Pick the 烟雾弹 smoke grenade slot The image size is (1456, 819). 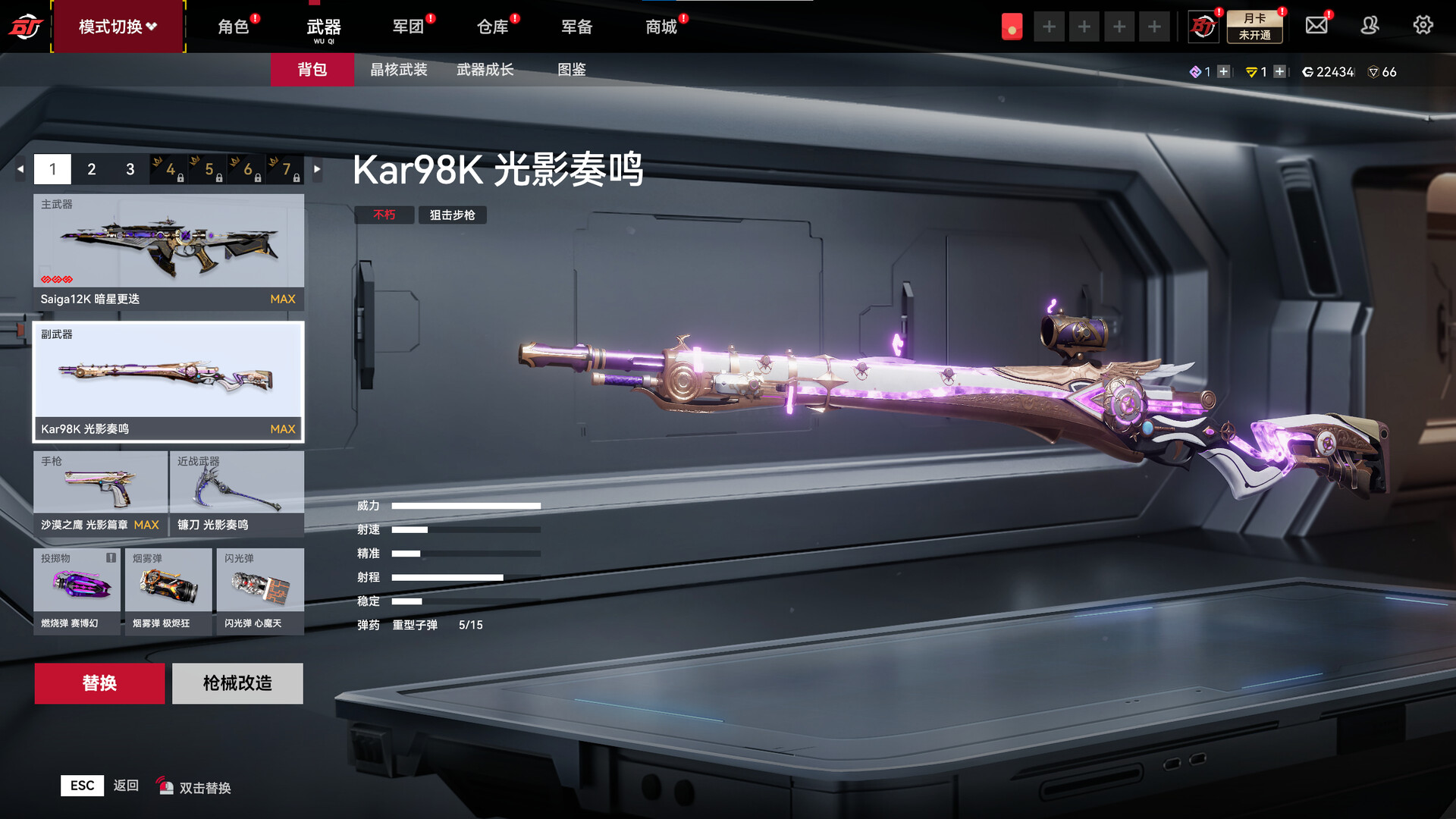pos(168,591)
